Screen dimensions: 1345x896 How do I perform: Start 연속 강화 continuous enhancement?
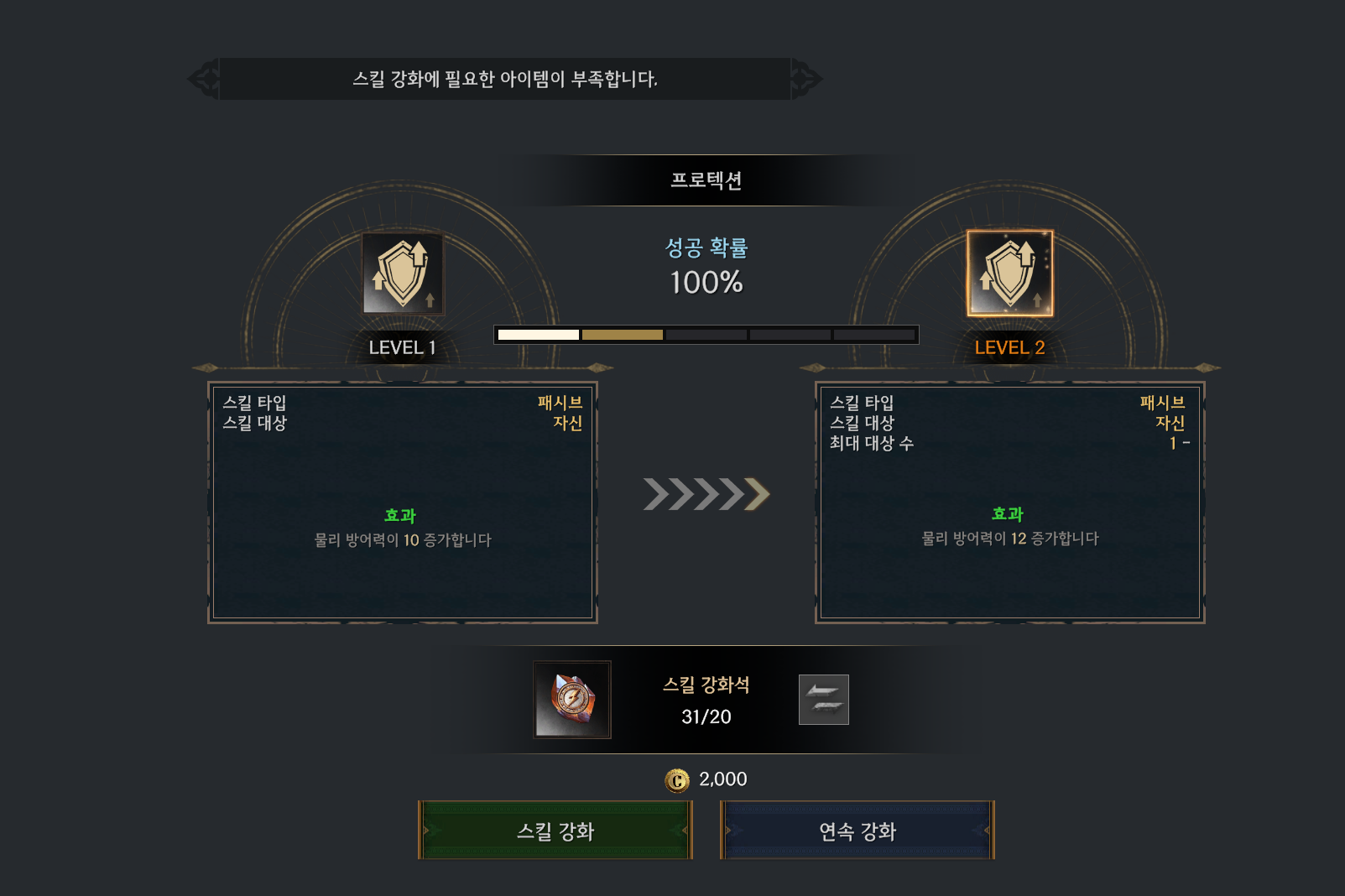857,831
